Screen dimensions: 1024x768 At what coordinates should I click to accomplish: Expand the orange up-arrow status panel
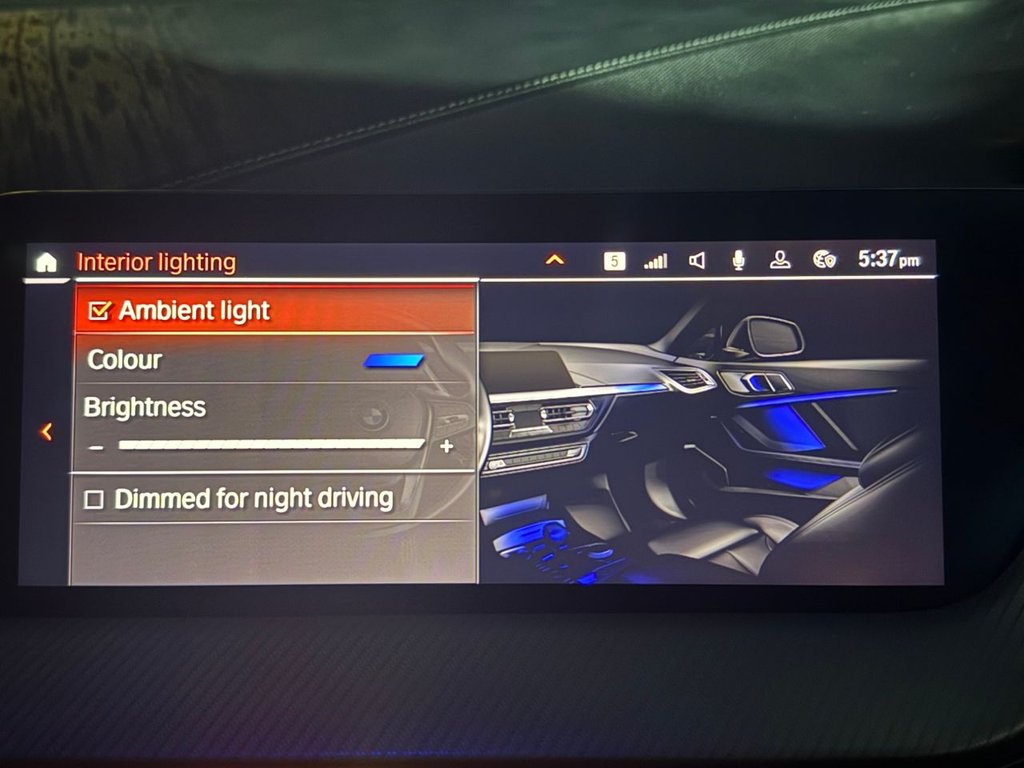(555, 261)
